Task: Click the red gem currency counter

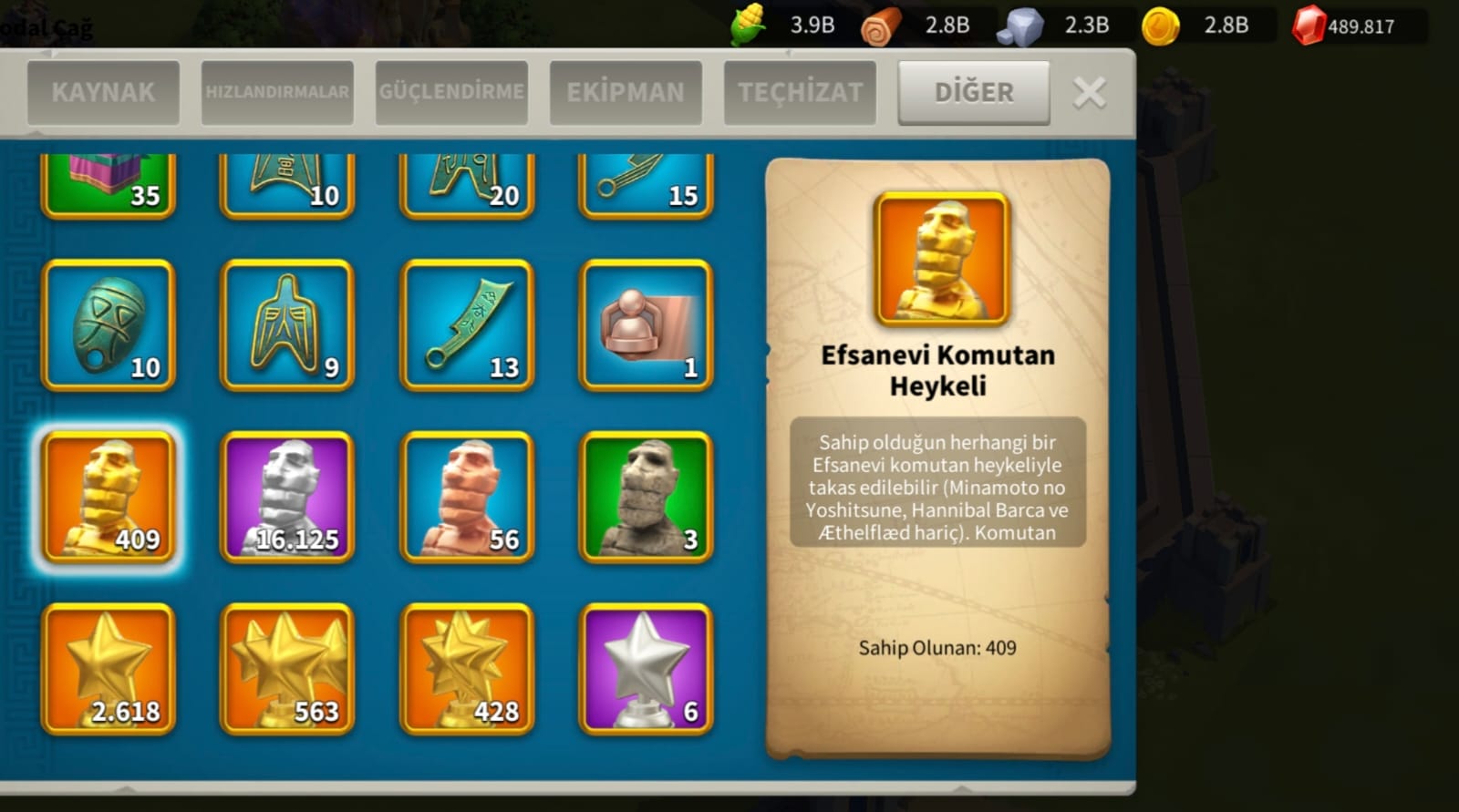Action: point(1345,26)
